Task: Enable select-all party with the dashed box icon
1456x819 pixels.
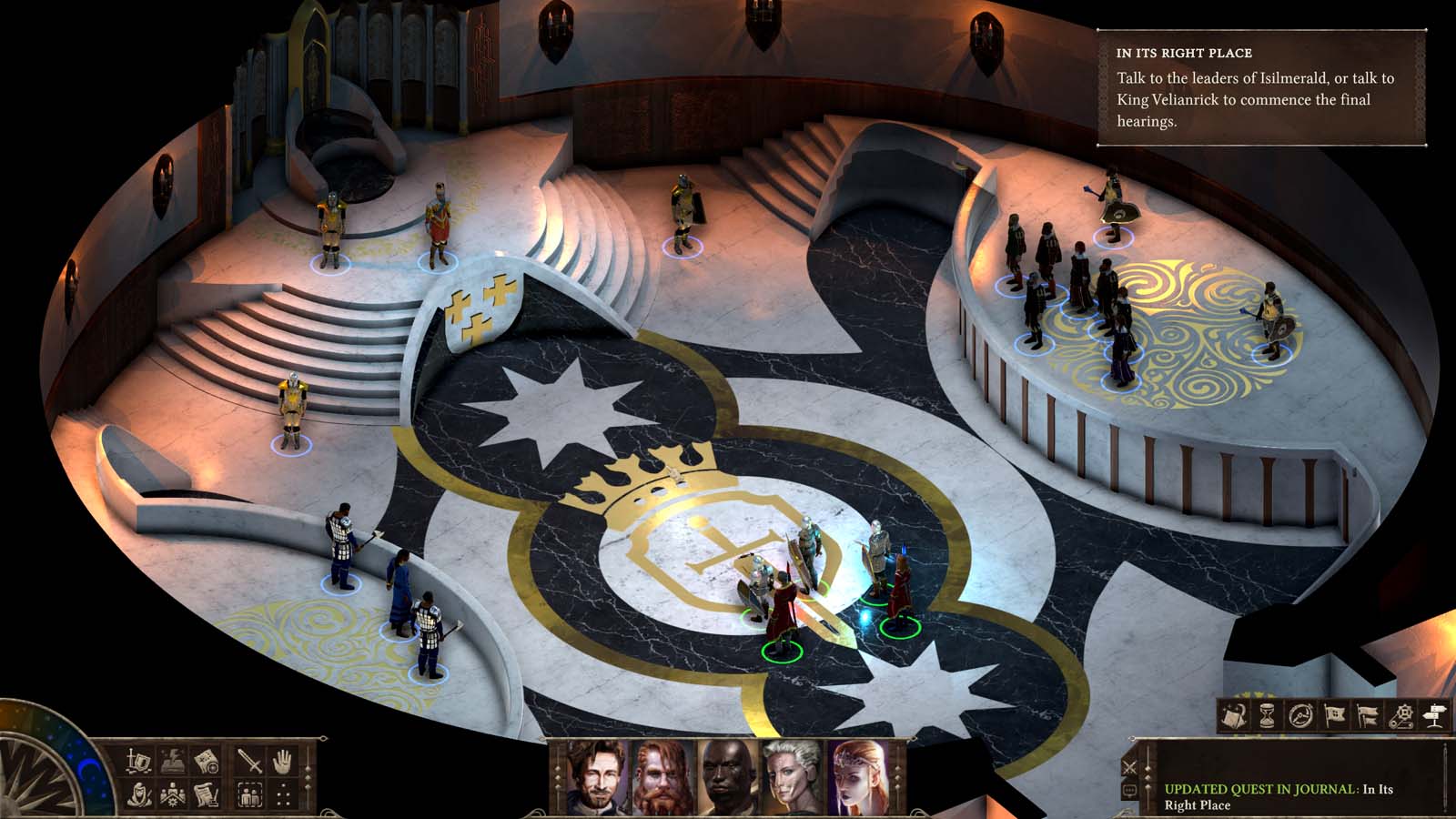Action: pos(249,794)
